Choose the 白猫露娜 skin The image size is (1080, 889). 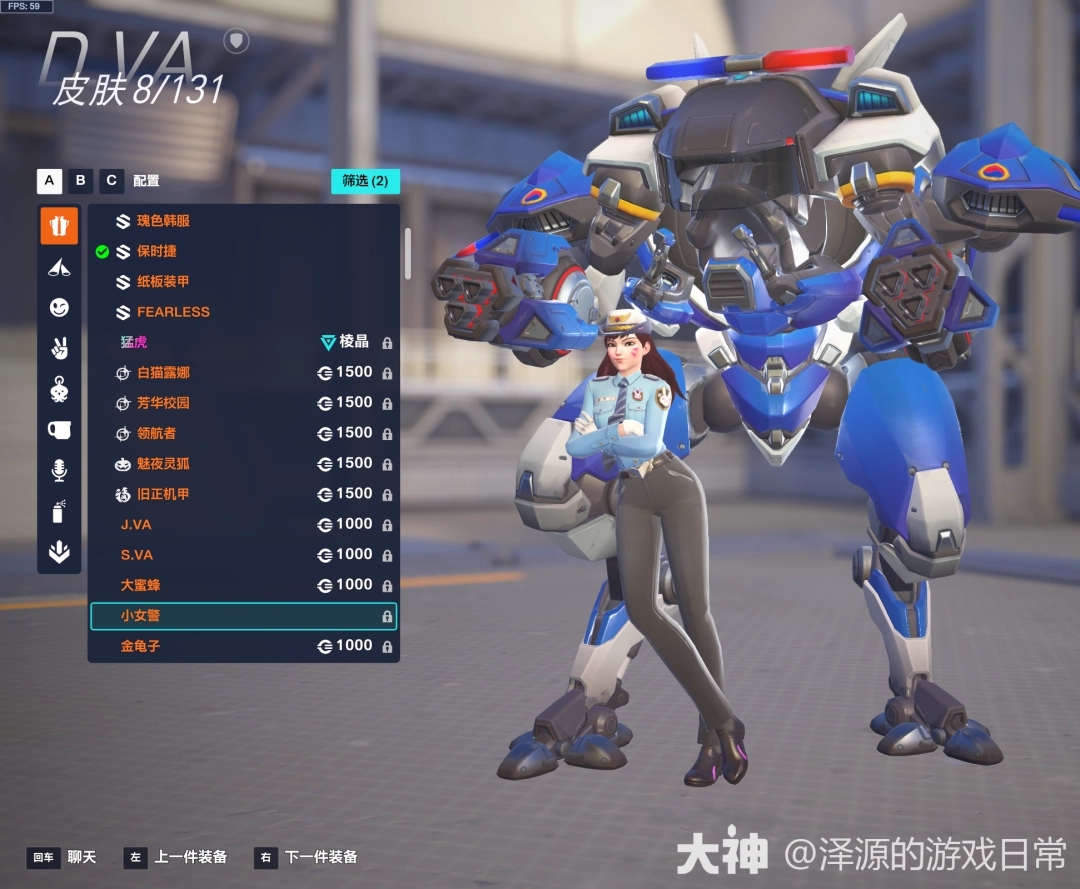pos(163,373)
